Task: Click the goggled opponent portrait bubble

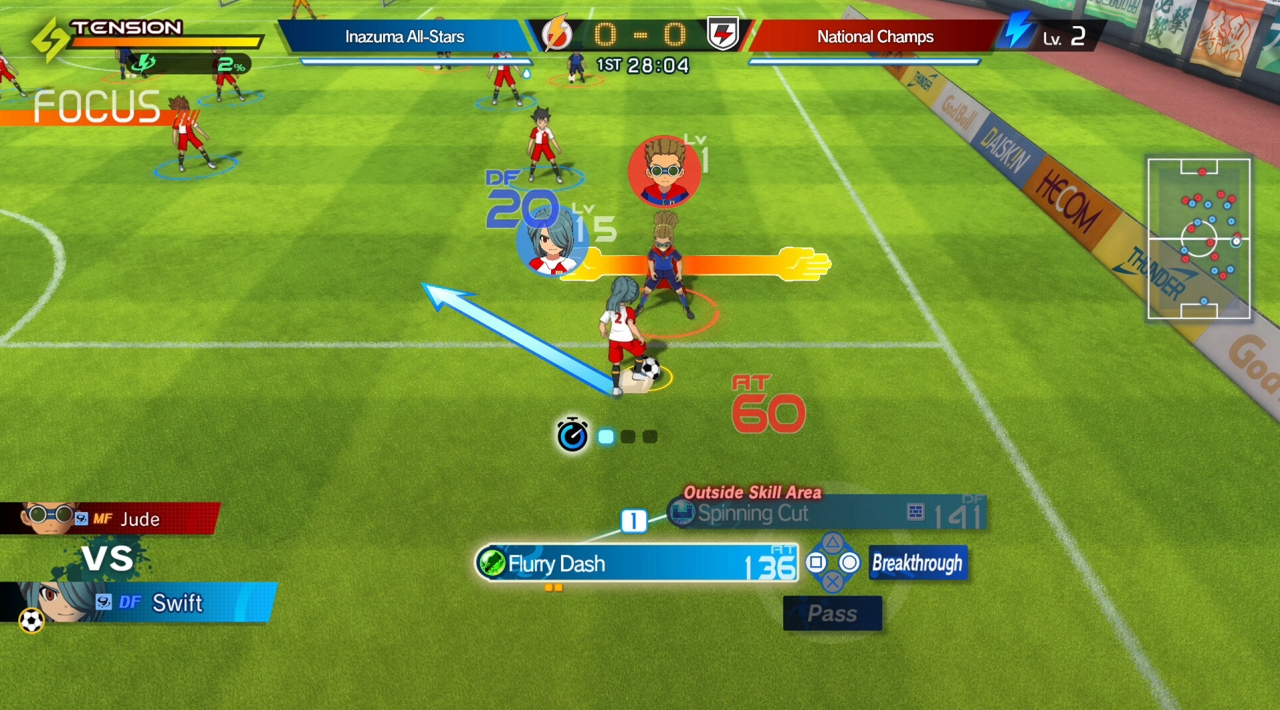Action: 664,172
